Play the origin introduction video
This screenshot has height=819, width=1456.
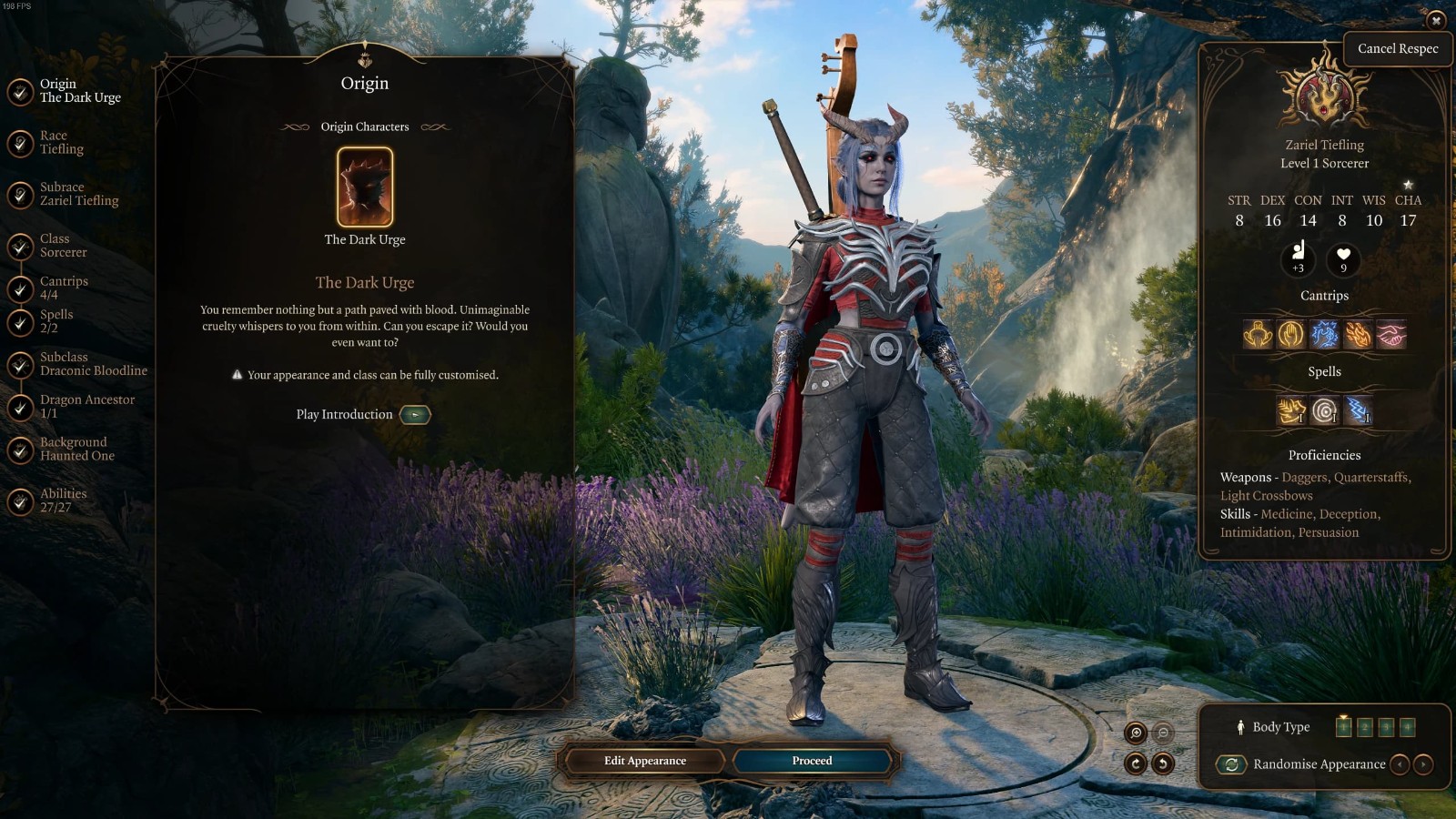click(415, 415)
